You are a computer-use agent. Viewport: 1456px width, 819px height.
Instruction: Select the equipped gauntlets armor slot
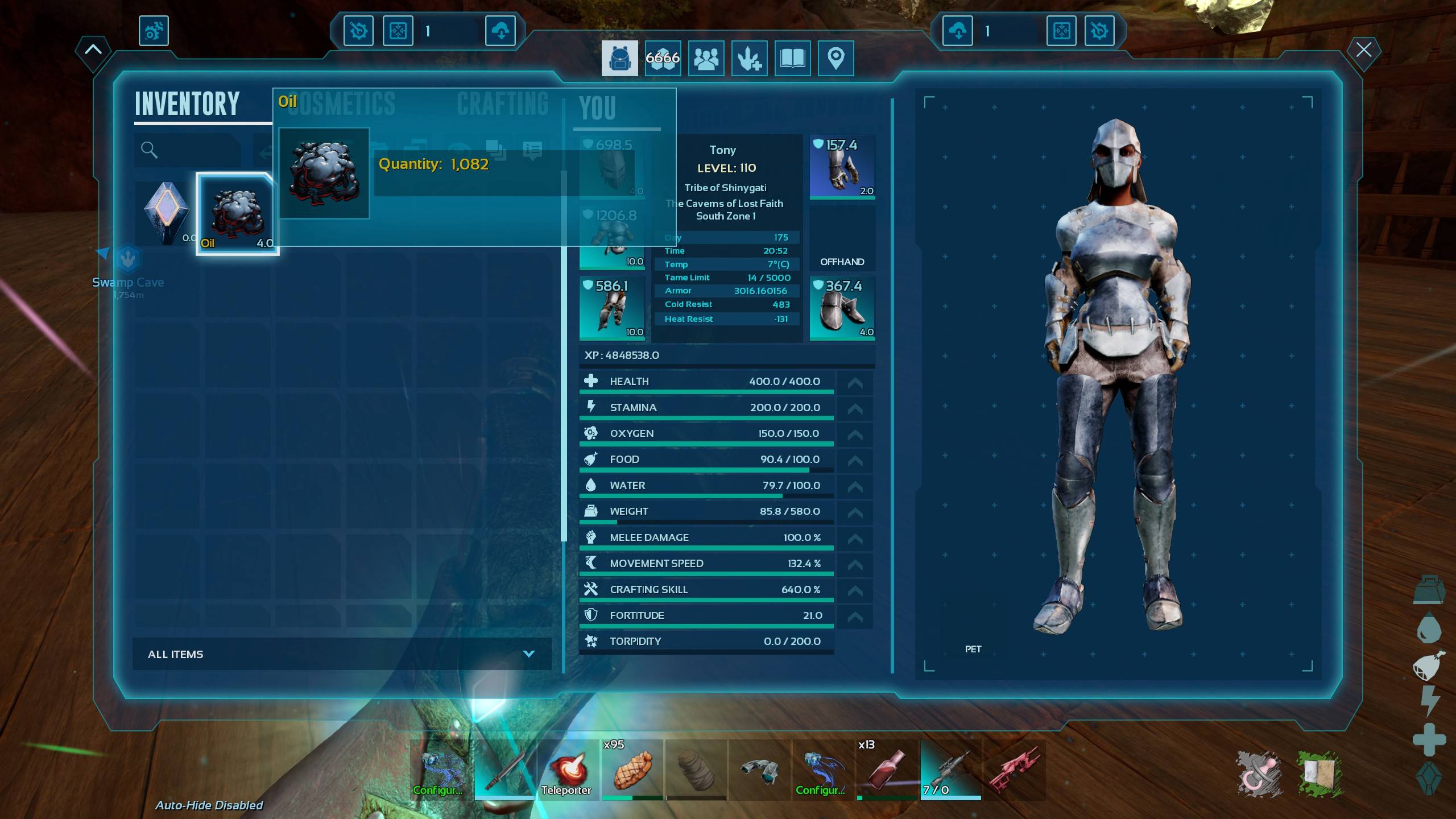click(842, 167)
